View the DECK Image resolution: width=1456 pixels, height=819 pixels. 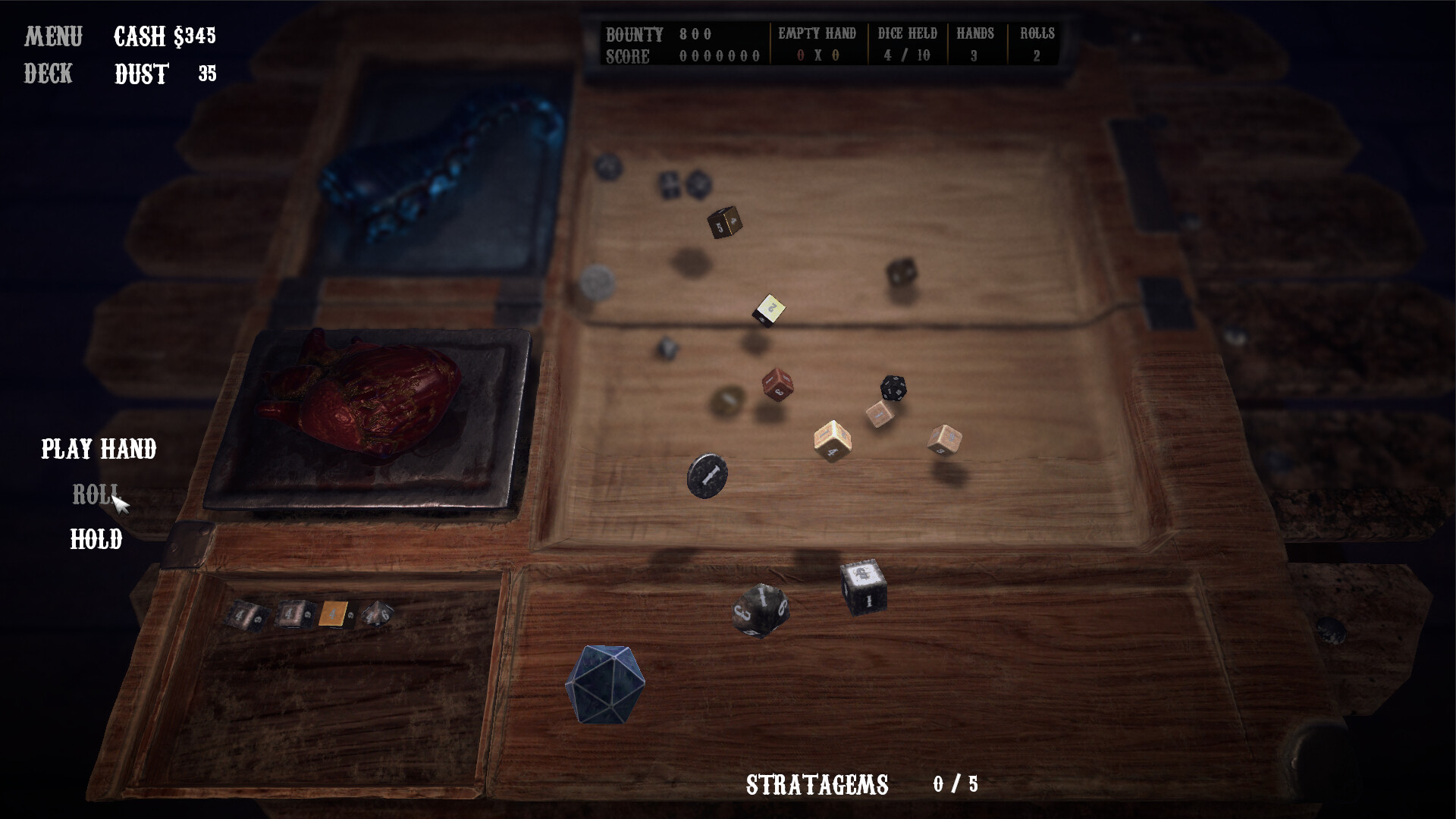pyautogui.click(x=47, y=74)
